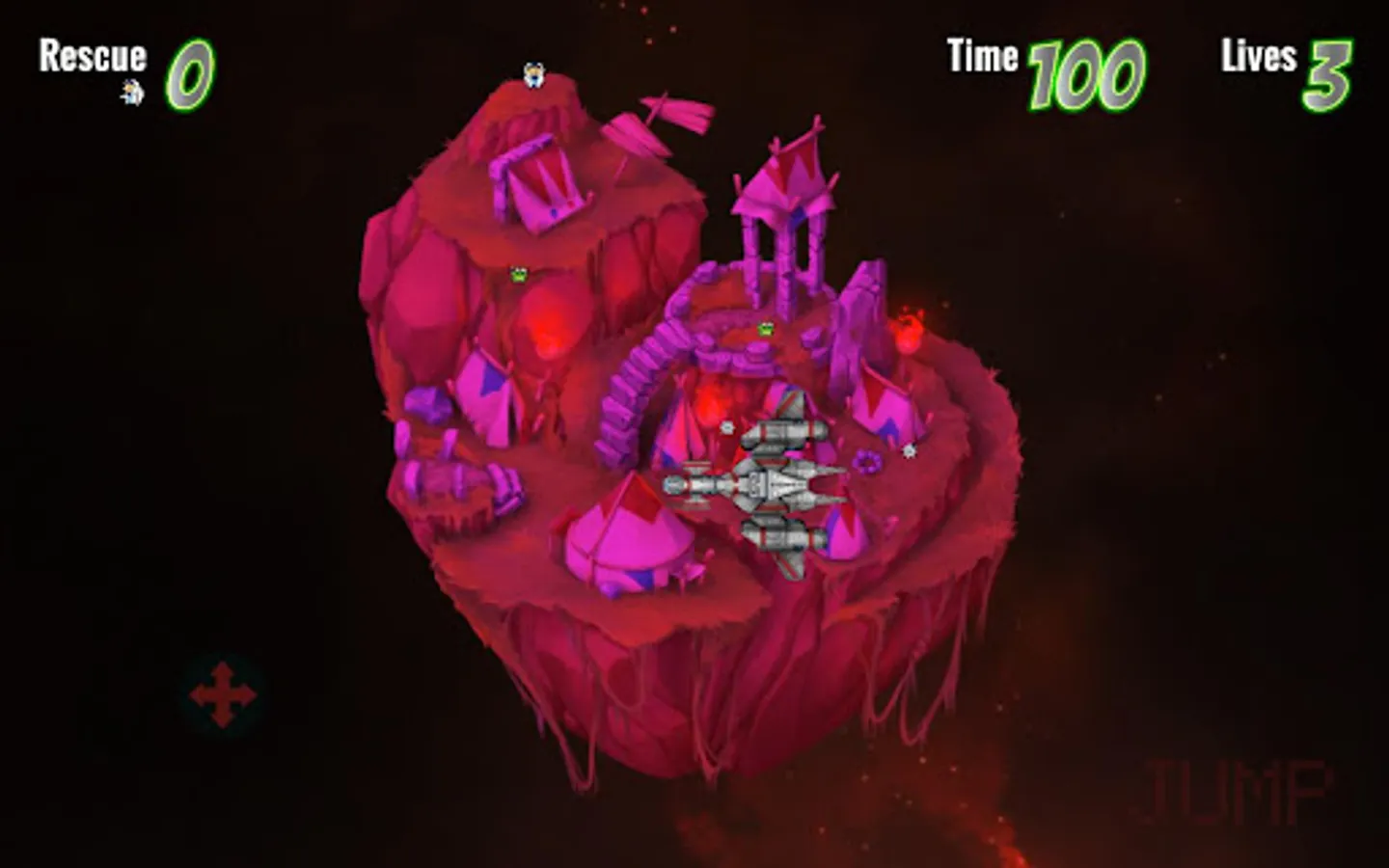Click the tiny astronaut left of the ship
This screenshot has height=868, width=1389.
point(725,426)
